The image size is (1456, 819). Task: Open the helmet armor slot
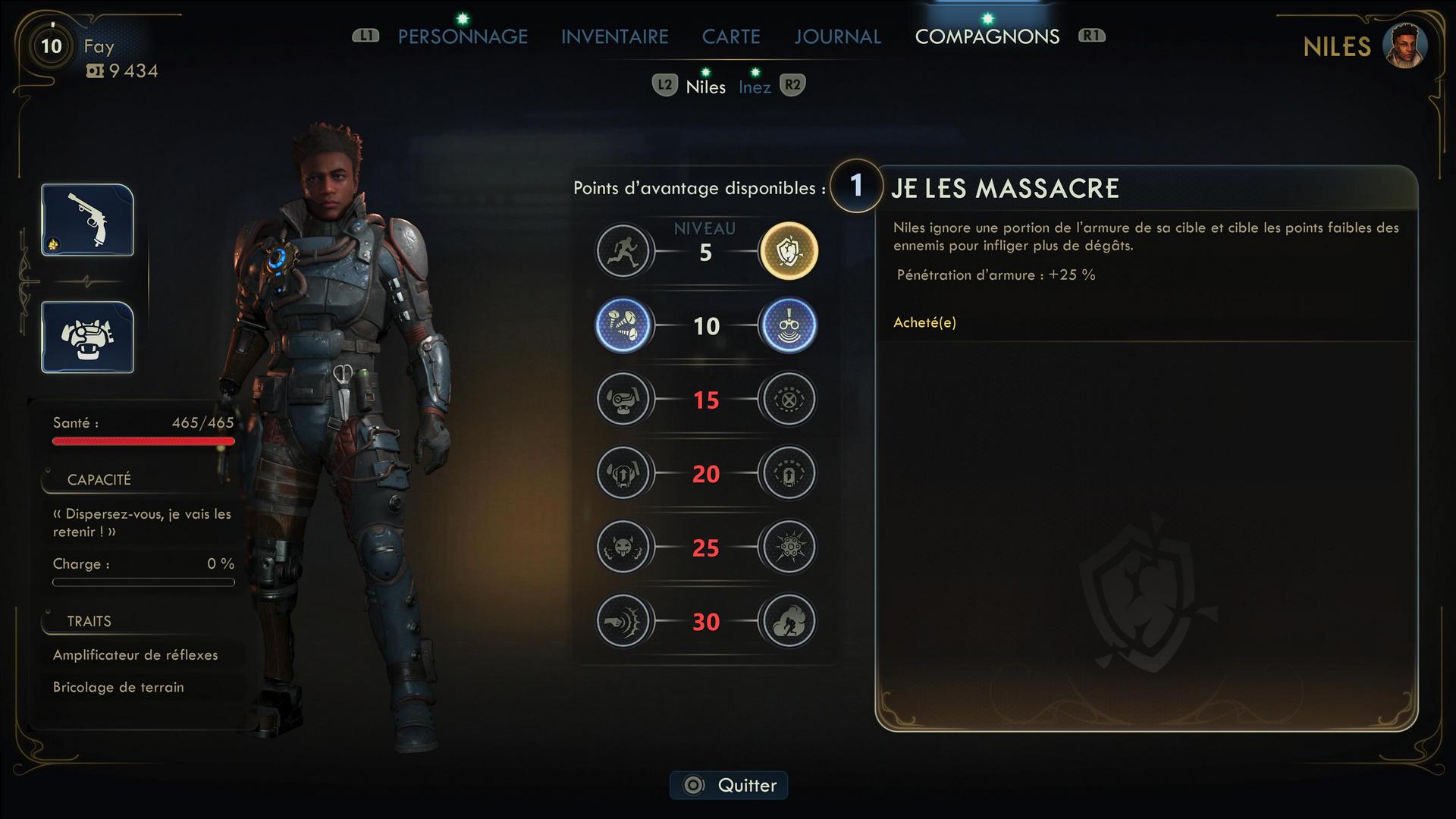(88, 337)
